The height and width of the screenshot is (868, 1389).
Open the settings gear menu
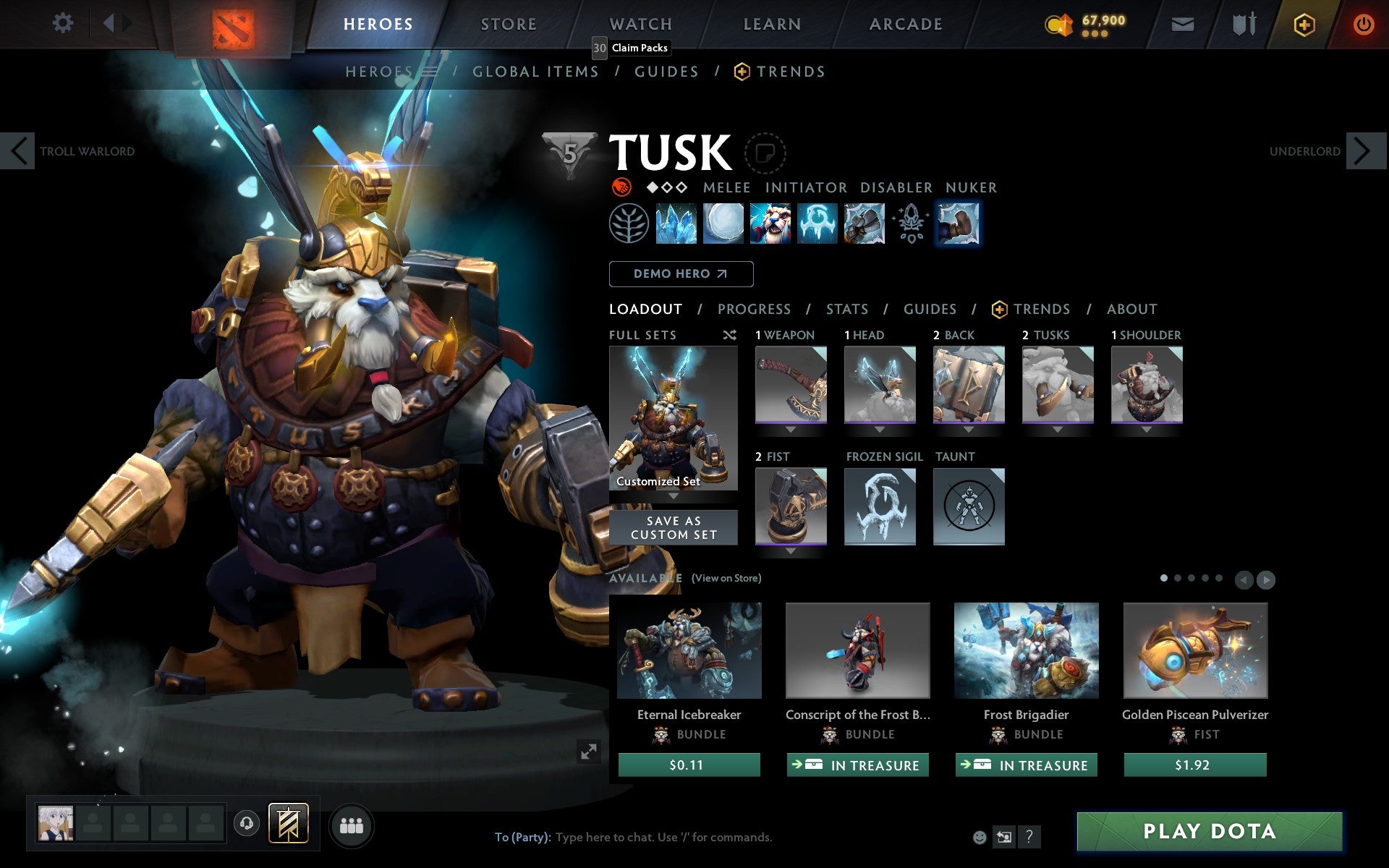click(64, 23)
